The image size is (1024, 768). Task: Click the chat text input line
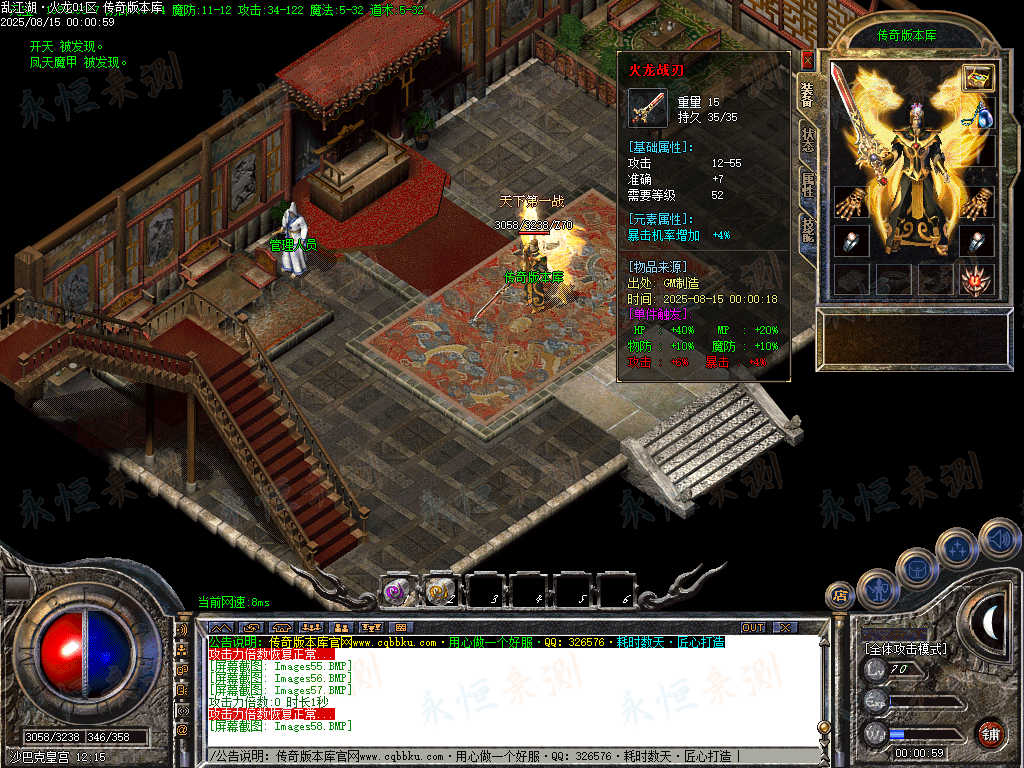pyautogui.click(x=500, y=757)
